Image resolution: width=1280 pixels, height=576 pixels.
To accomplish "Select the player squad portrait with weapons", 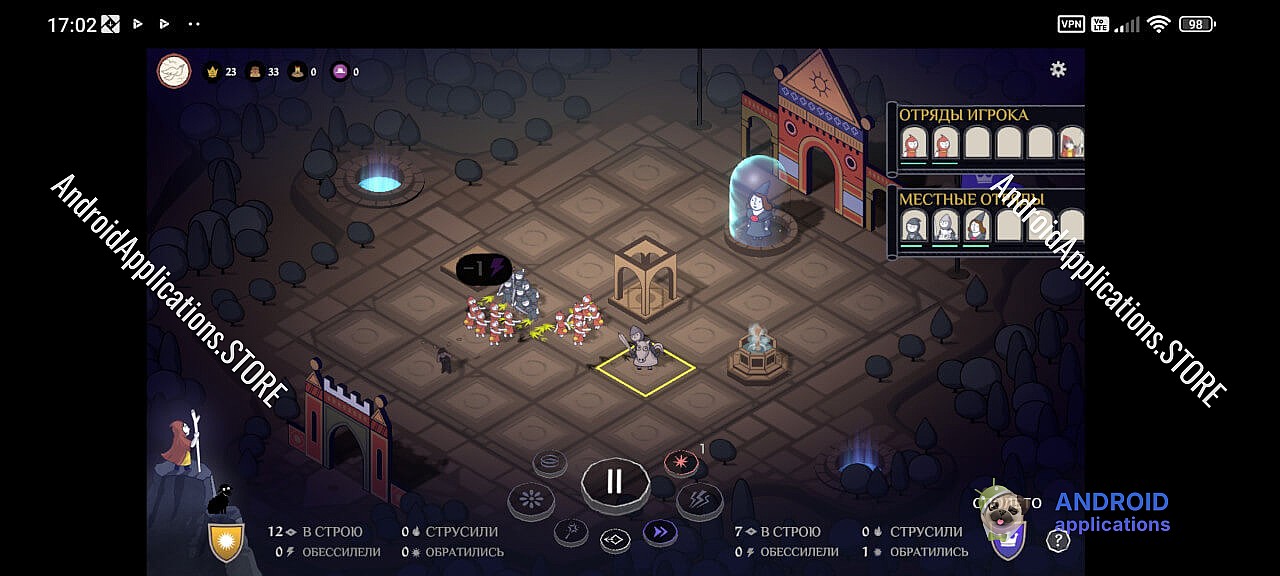I will (1071, 143).
